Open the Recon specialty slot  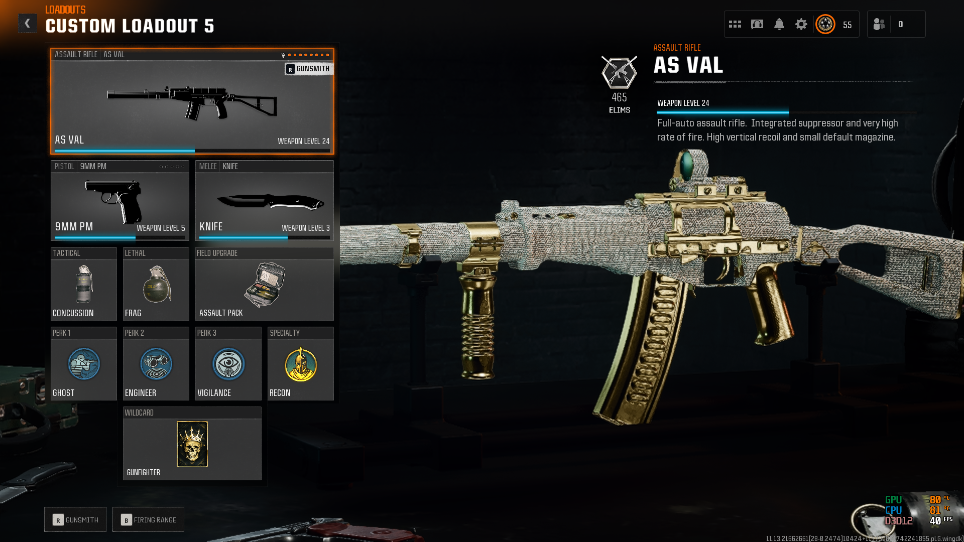tap(298, 363)
